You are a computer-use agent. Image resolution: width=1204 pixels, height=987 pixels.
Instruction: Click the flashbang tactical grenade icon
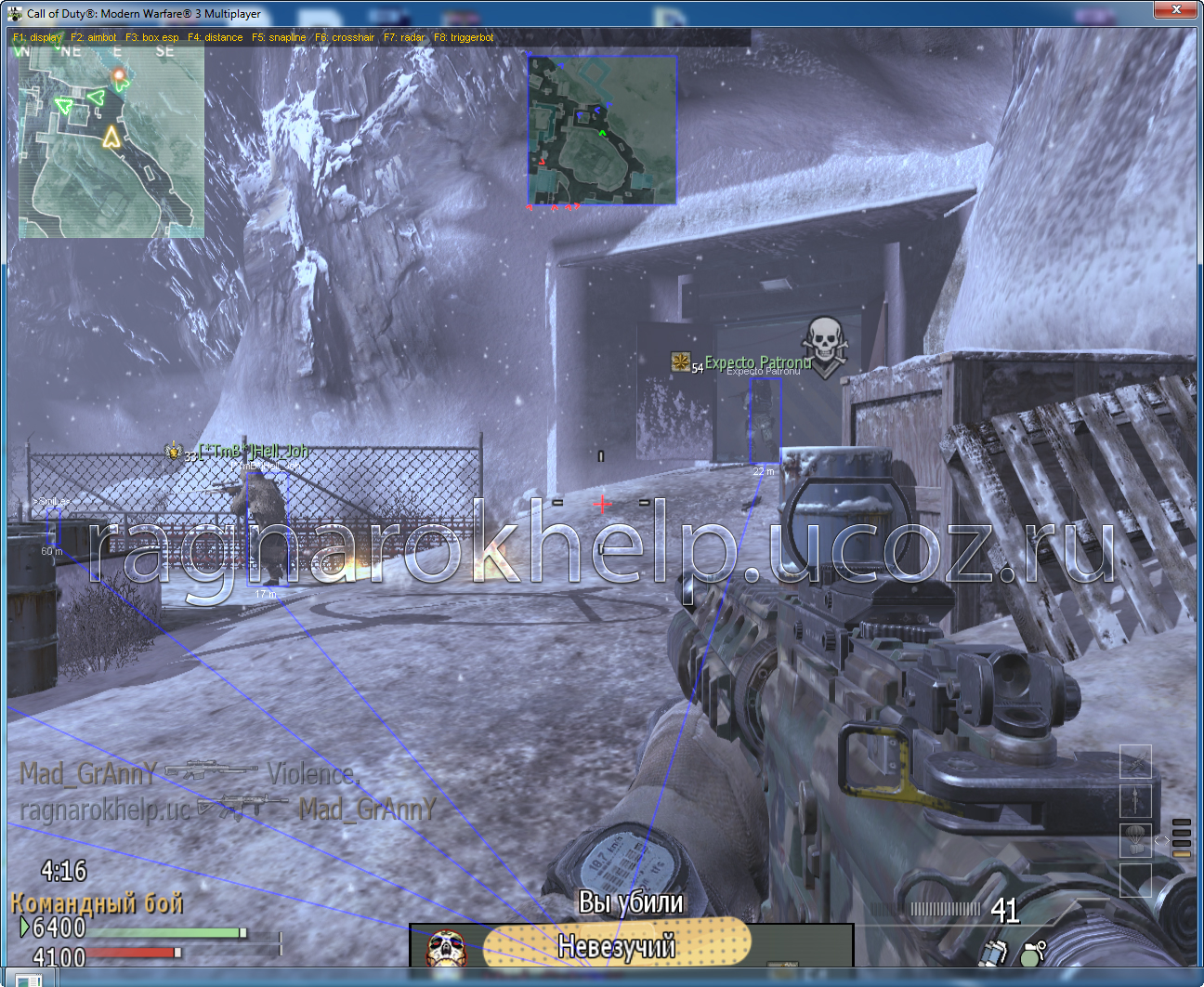point(994,953)
